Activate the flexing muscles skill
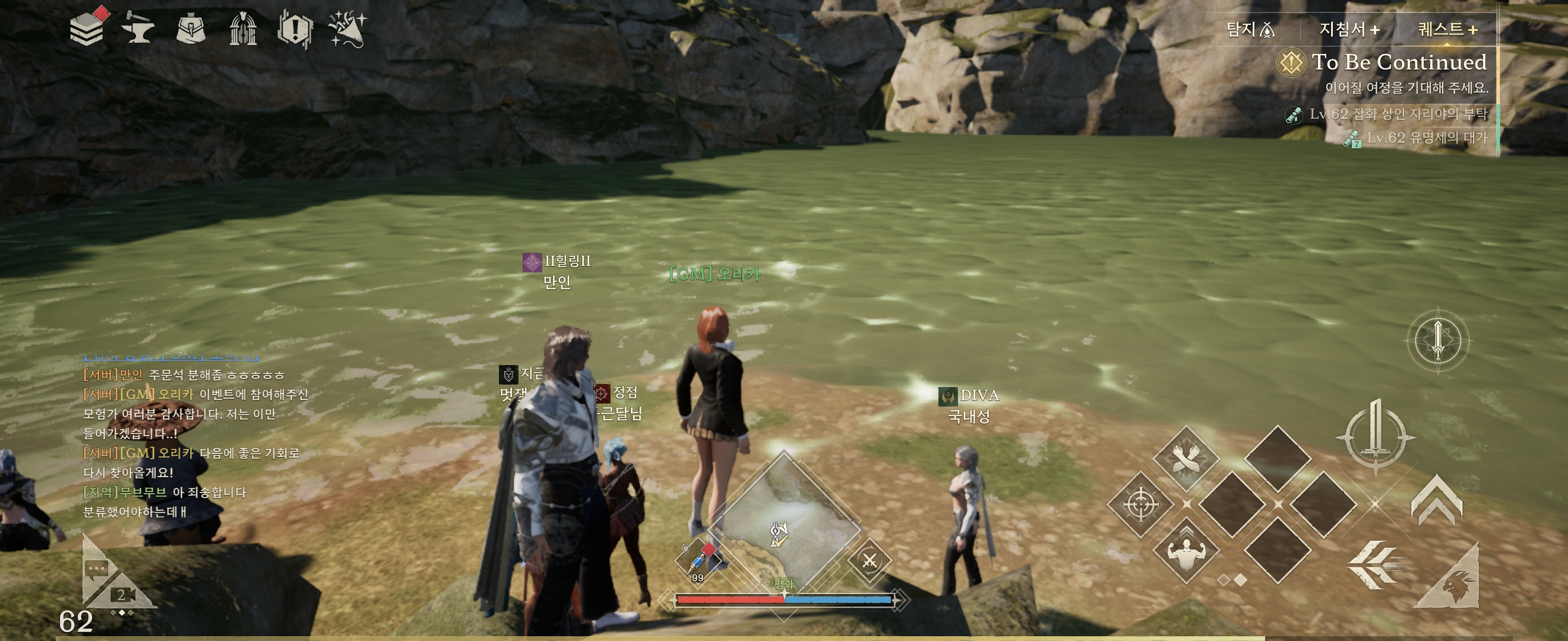This screenshot has height=641, width=1568. [1186, 550]
